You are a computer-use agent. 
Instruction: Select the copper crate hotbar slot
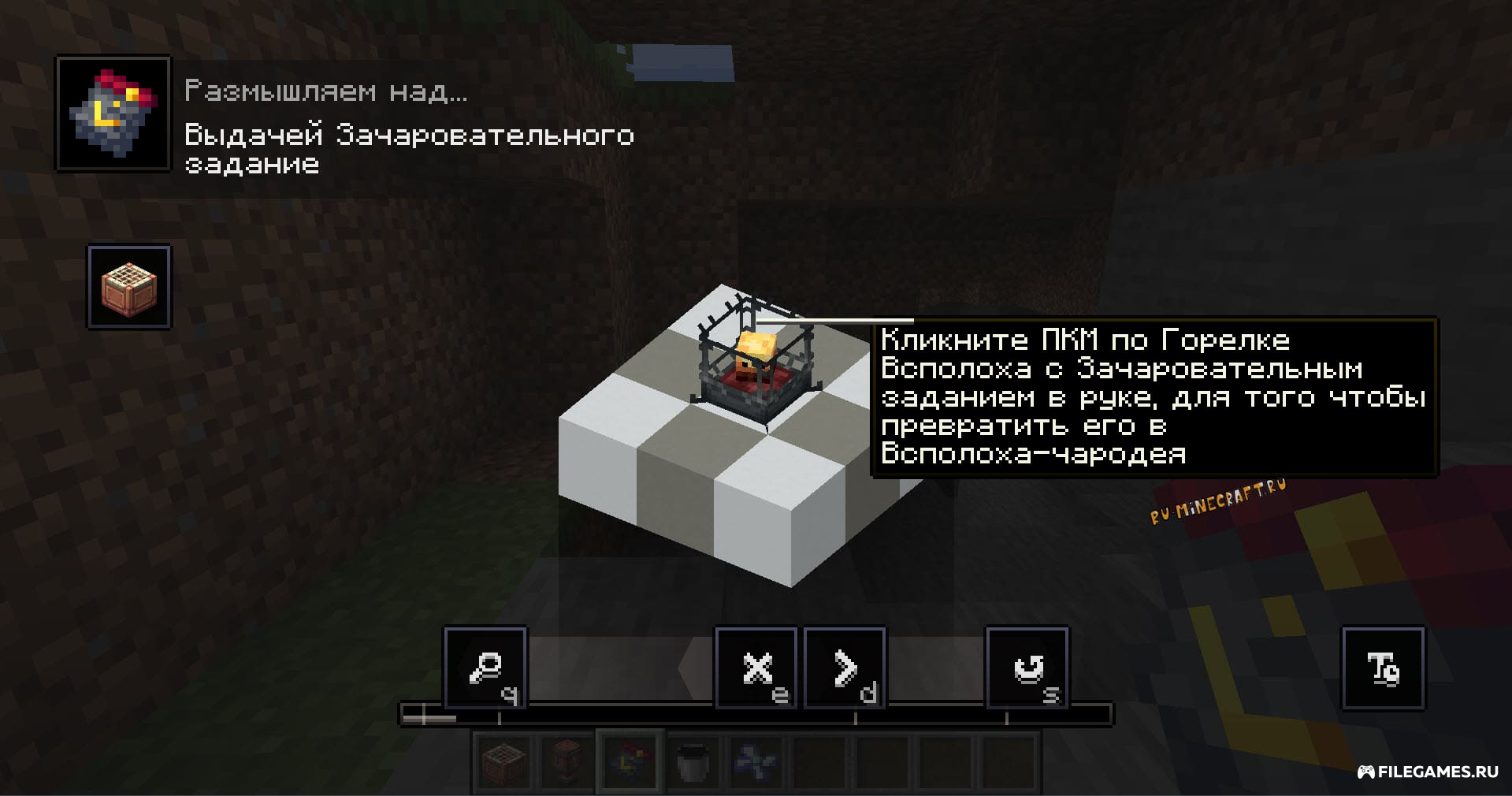[504, 761]
